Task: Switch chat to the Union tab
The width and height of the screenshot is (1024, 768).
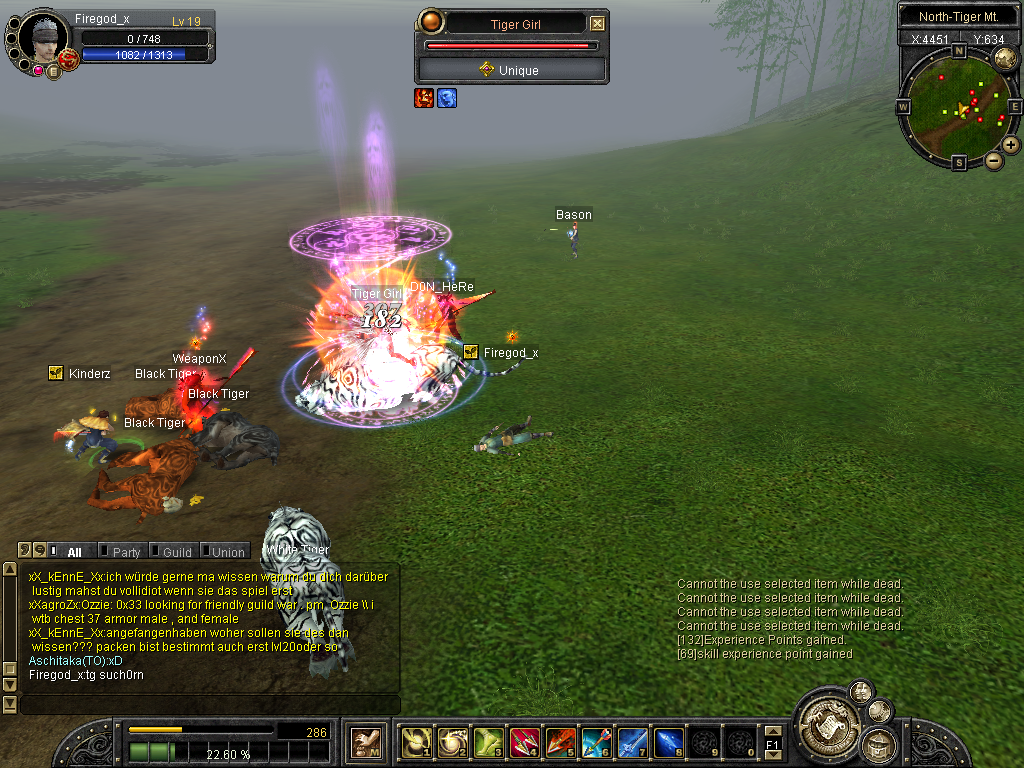Action: (228, 551)
